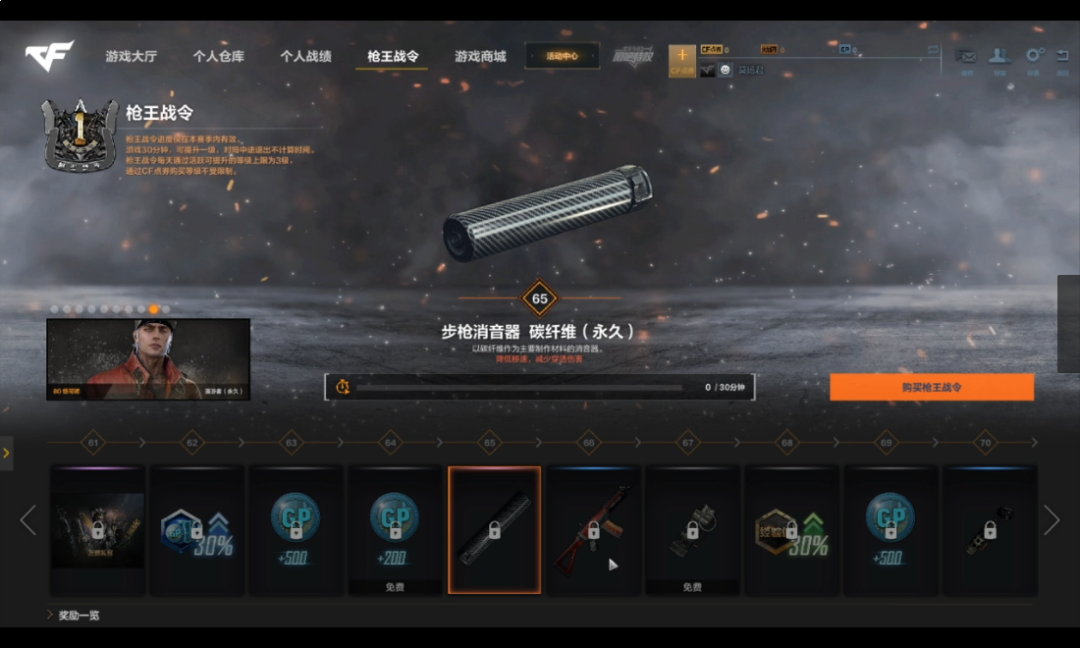Open the mail envelope icon
This screenshot has width=1080, height=648.
(966, 57)
